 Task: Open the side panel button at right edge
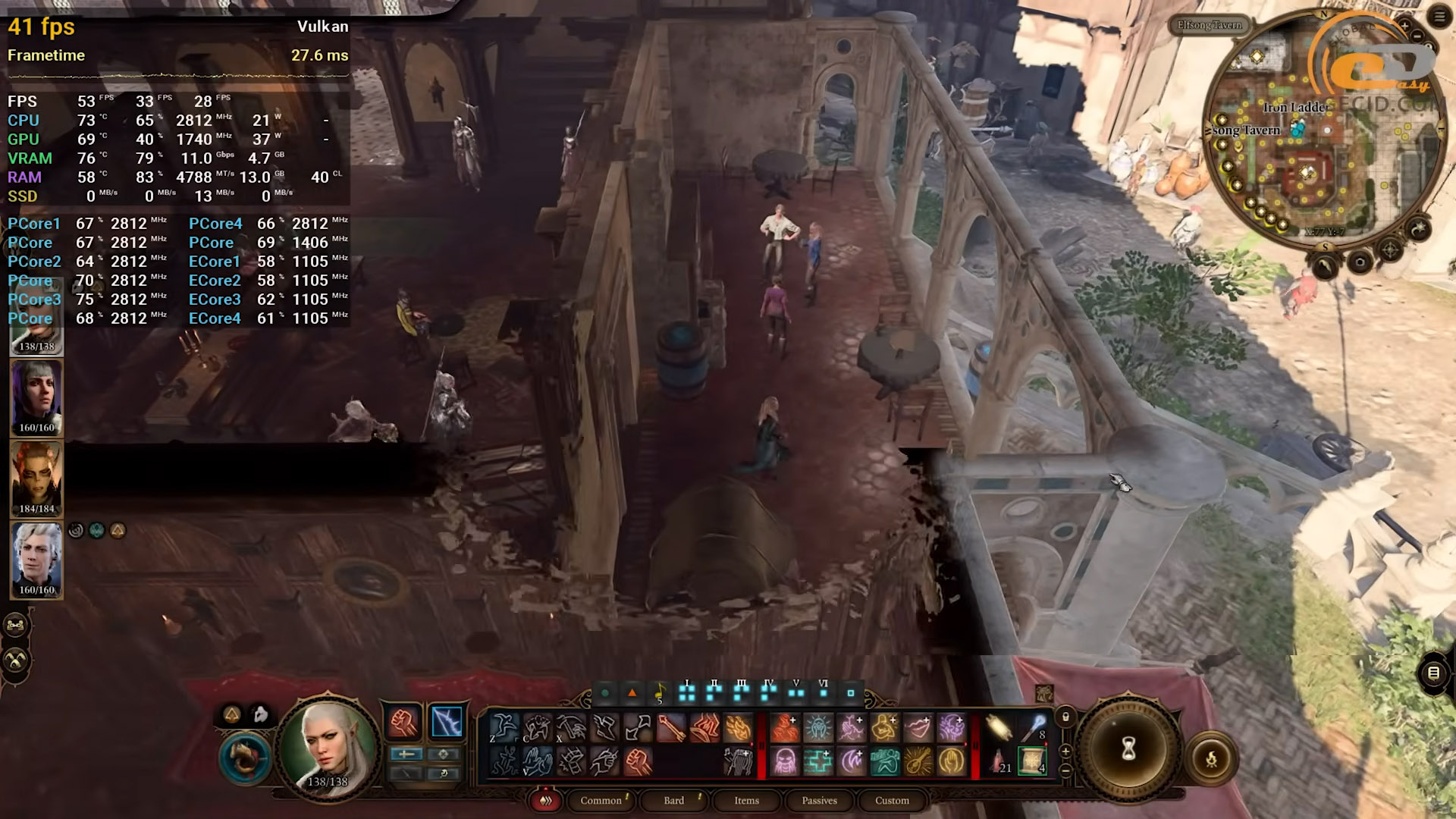coord(1433,673)
